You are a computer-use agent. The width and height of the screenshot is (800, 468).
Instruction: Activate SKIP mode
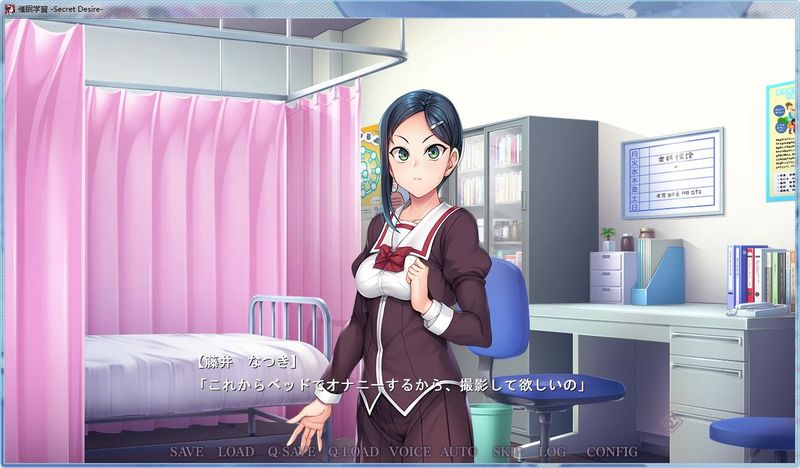point(507,452)
